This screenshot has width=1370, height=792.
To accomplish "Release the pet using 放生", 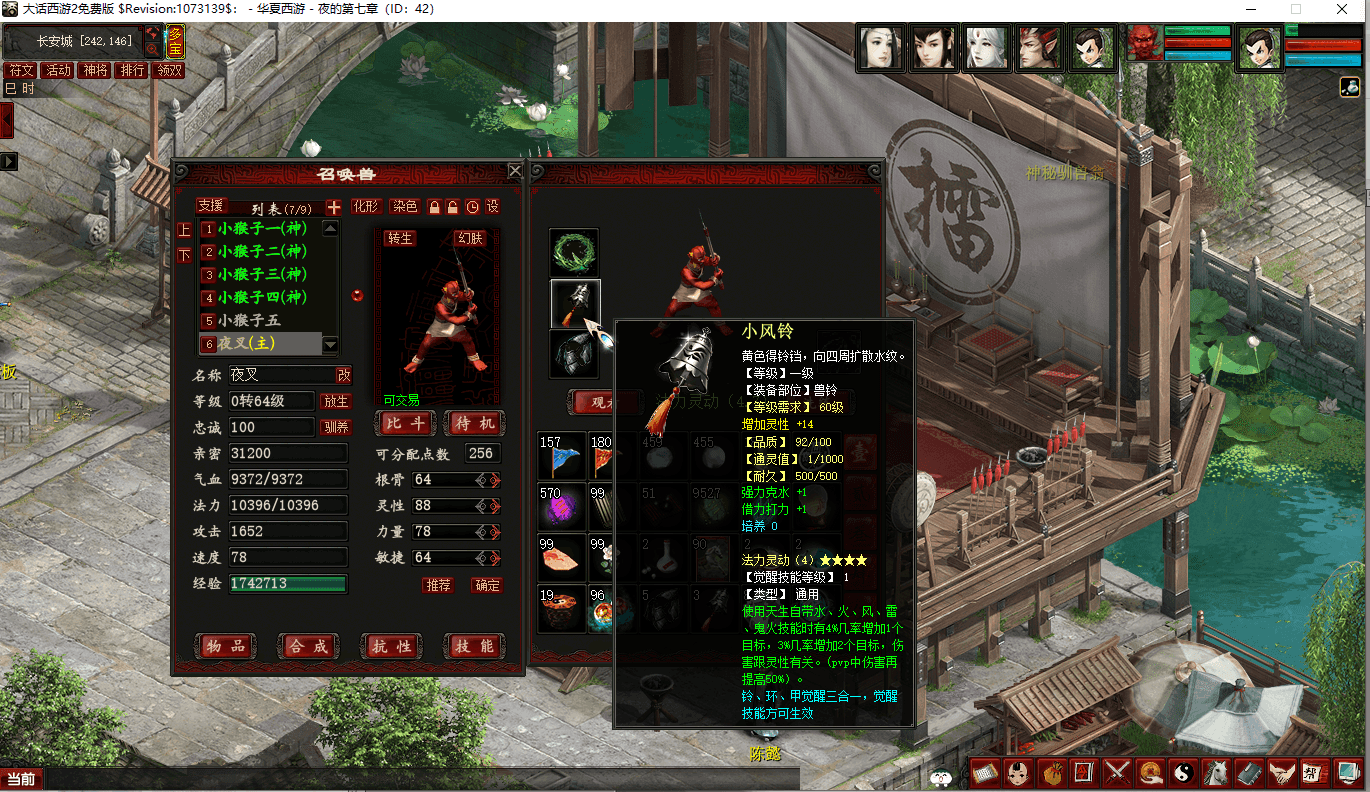I will (x=335, y=401).
